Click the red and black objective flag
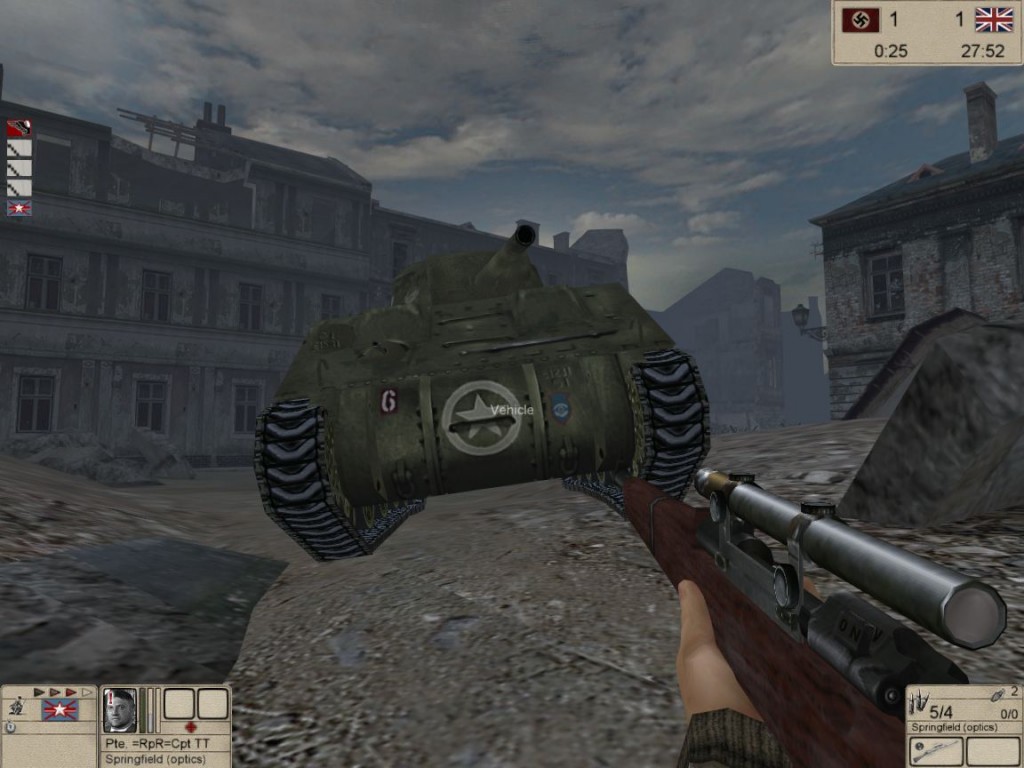This screenshot has width=1024, height=768. click(x=19, y=128)
